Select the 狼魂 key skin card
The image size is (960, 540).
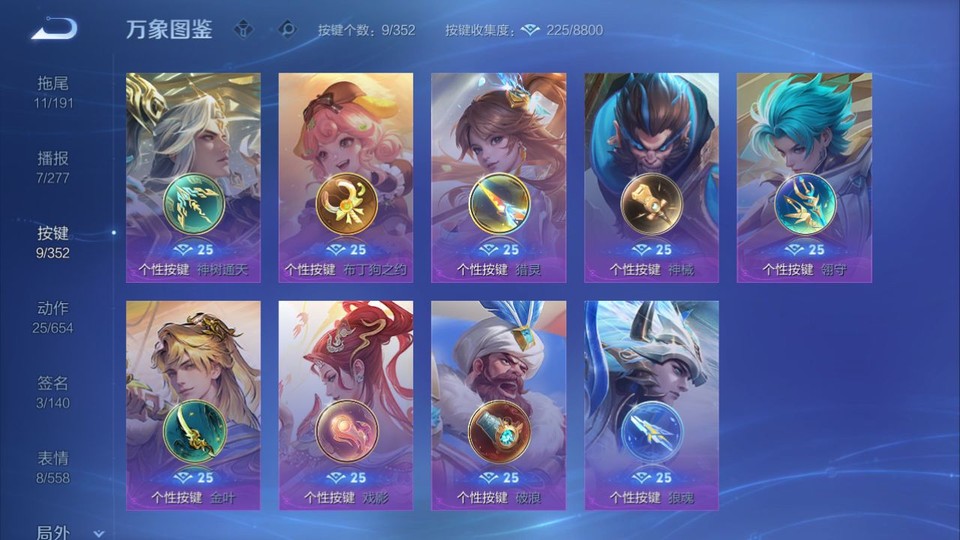[x=652, y=405]
